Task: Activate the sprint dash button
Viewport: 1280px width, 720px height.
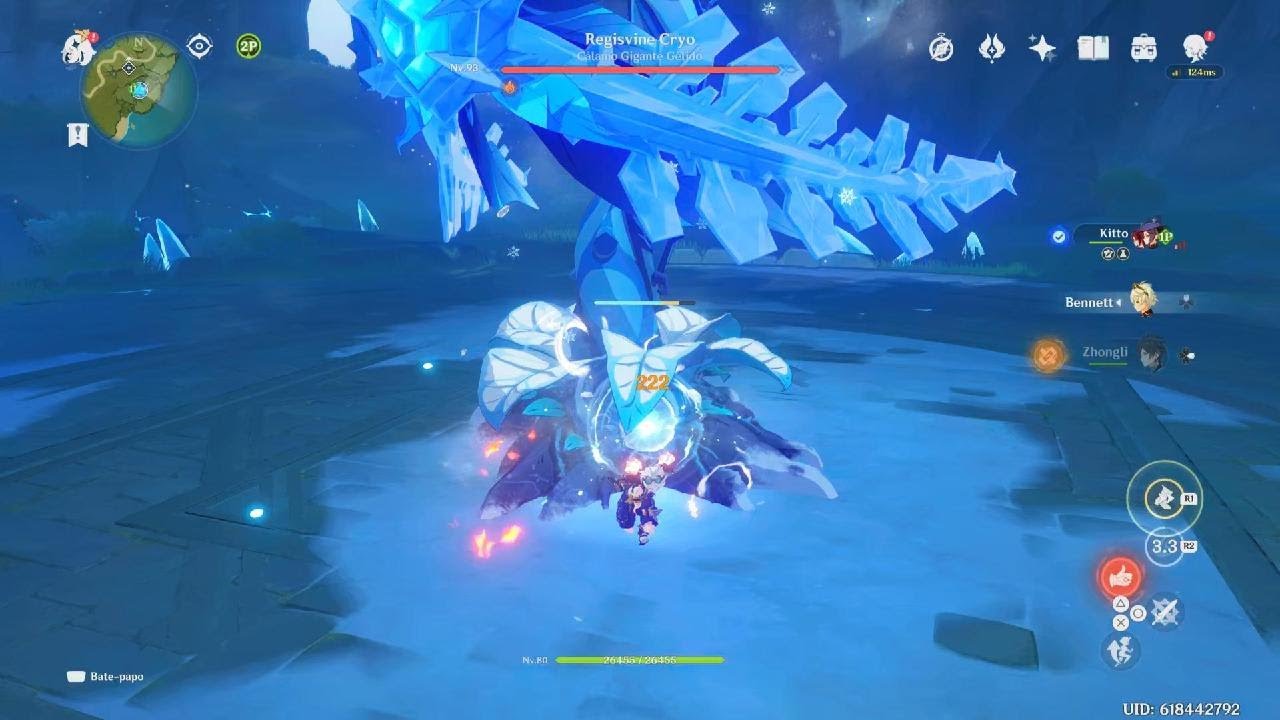Action: point(1120,650)
